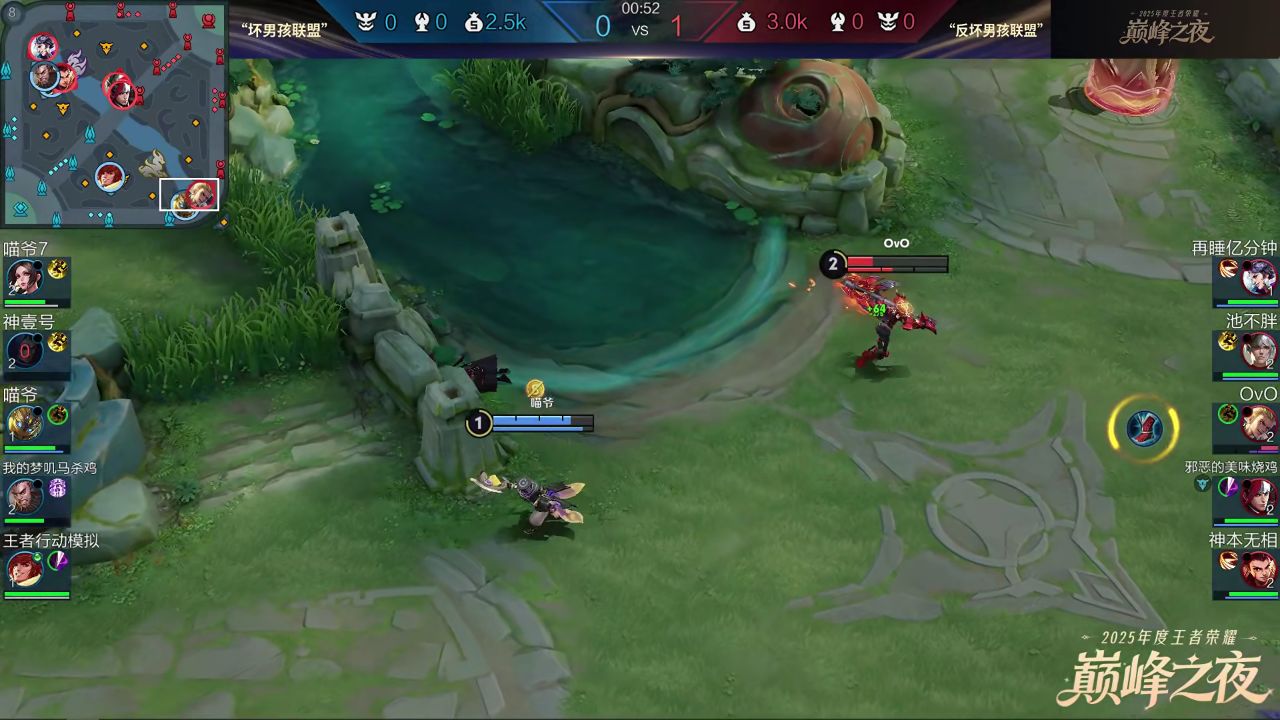Image resolution: width=1280 pixels, height=720 pixels.
Task: Select player 再睡亿分钟's hero portrait
Action: click(1259, 277)
